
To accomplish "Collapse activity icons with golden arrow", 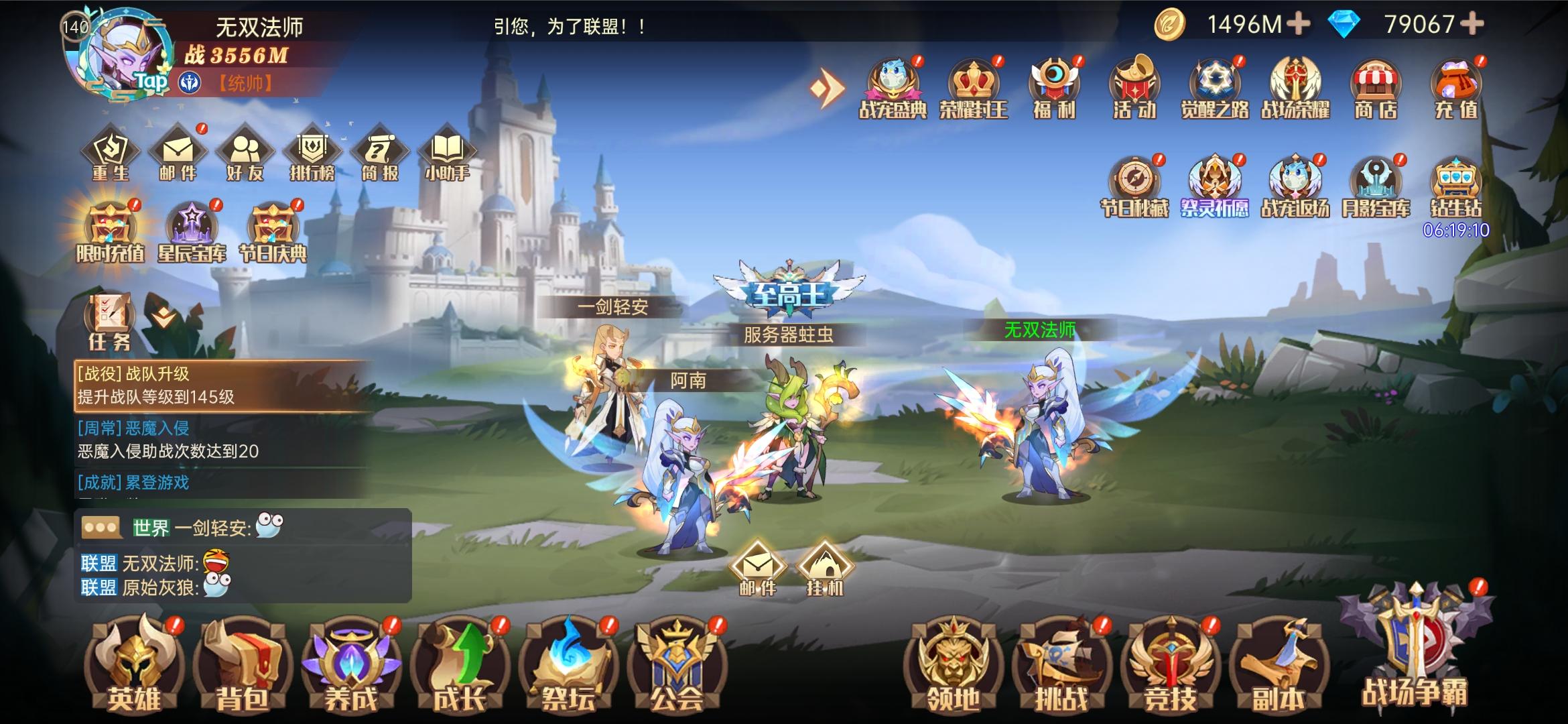I will 826,88.
